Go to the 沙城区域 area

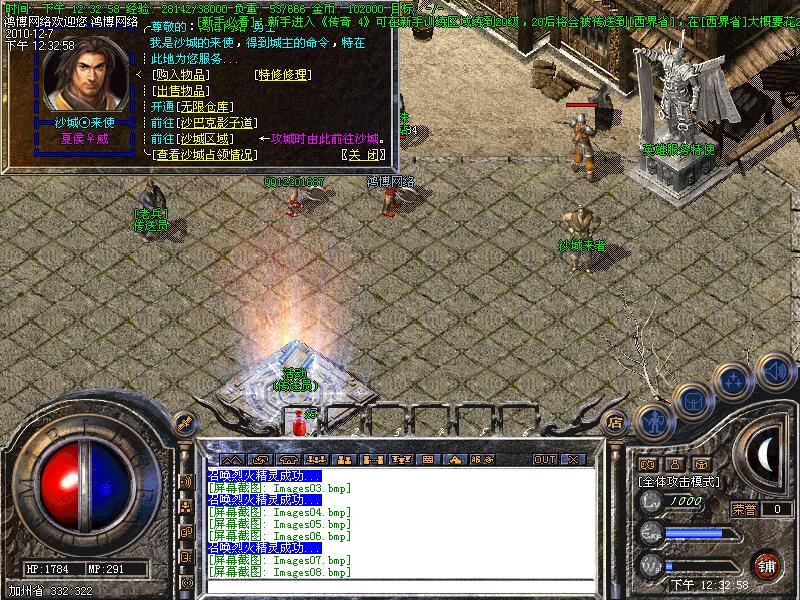point(206,138)
